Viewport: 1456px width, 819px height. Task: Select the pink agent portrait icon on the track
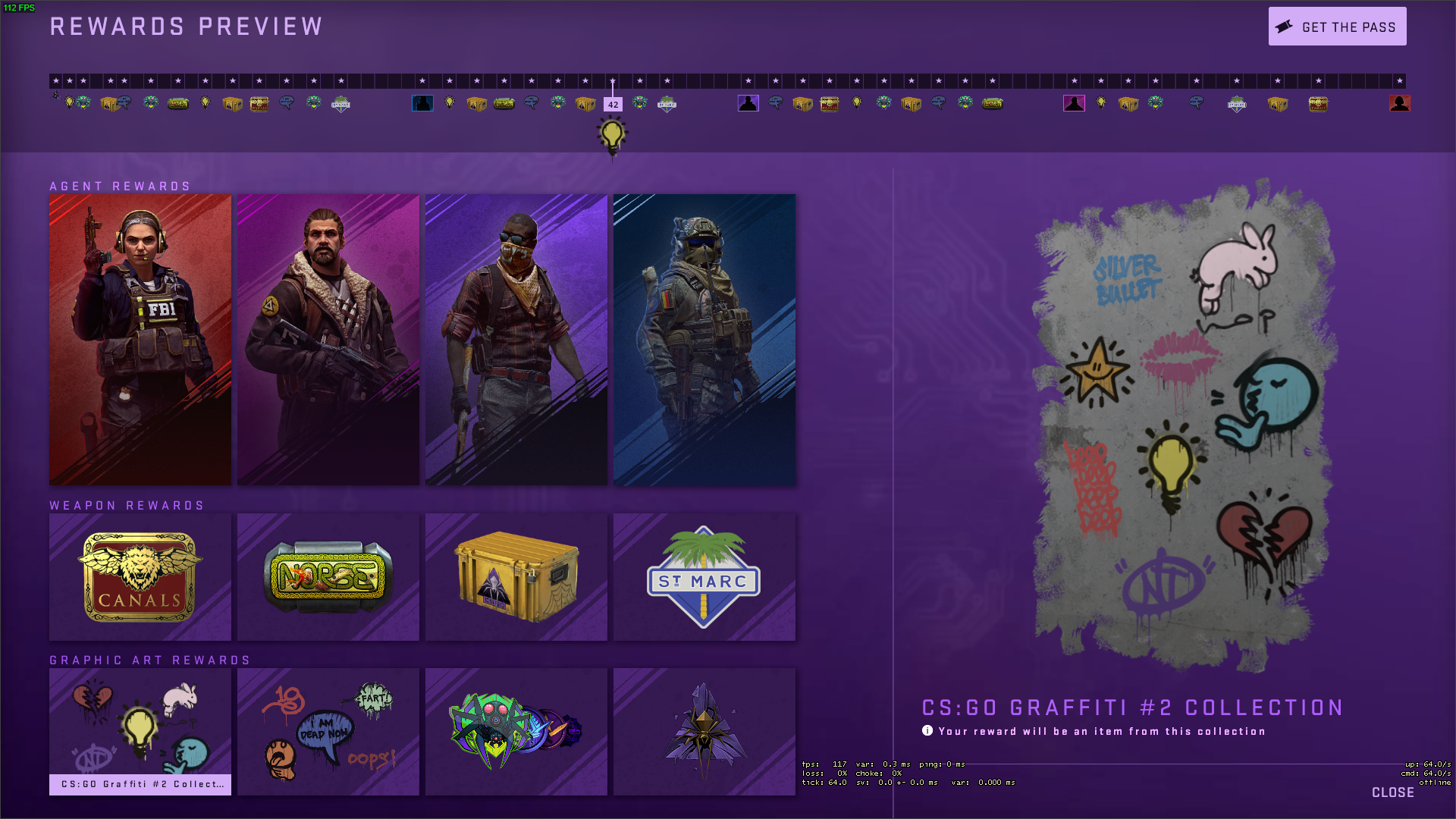1074,103
